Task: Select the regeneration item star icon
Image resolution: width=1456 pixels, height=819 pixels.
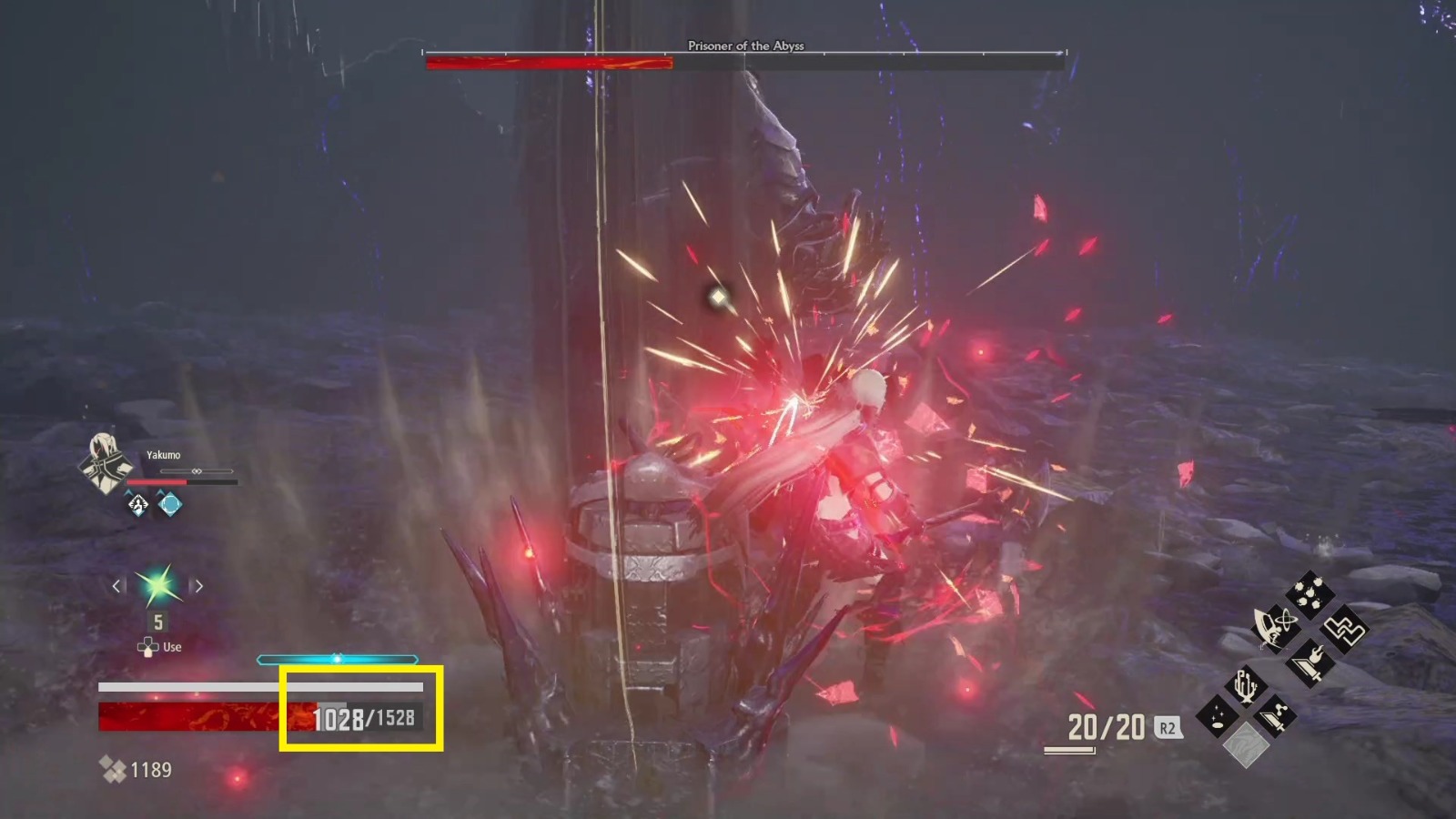Action: (x=157, y=587)
